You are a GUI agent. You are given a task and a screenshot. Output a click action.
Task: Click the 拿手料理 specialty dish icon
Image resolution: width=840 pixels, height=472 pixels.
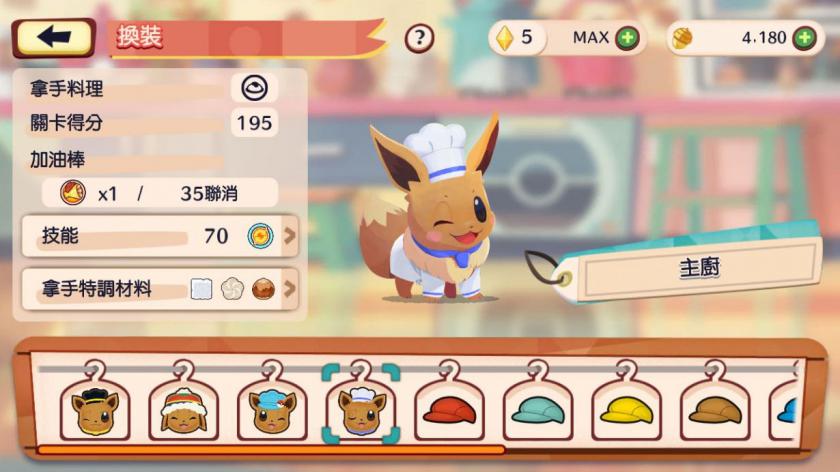(x=254, y=88)
